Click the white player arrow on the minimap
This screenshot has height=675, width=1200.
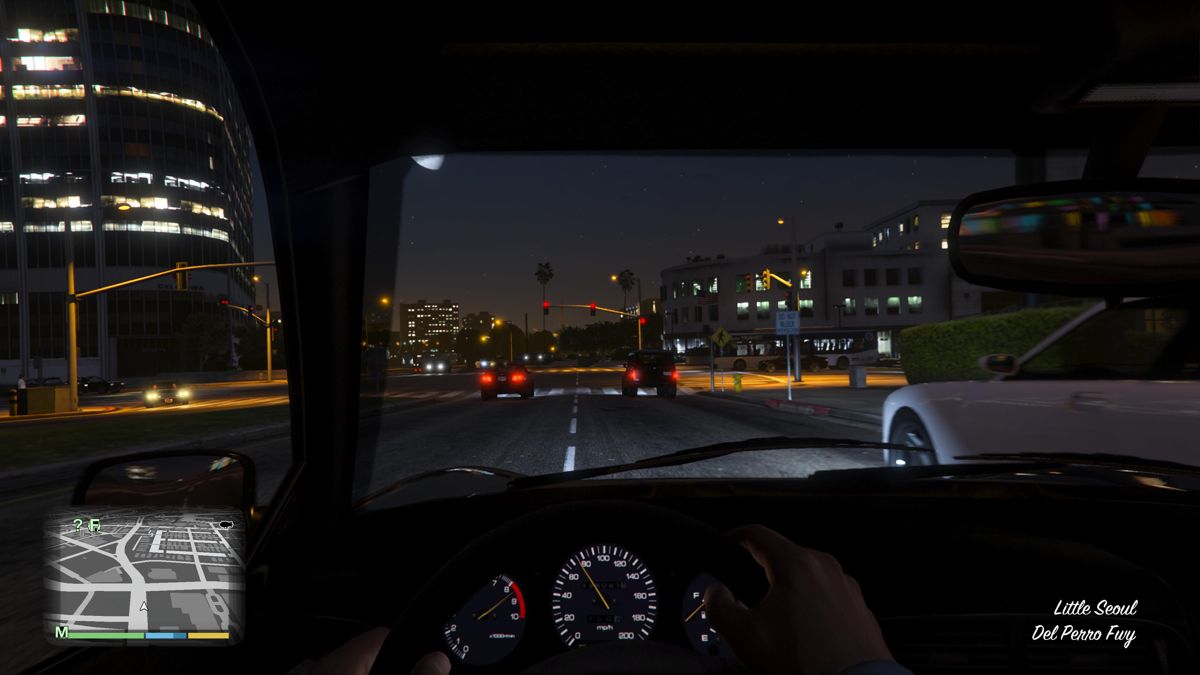(x=144, y=605)
